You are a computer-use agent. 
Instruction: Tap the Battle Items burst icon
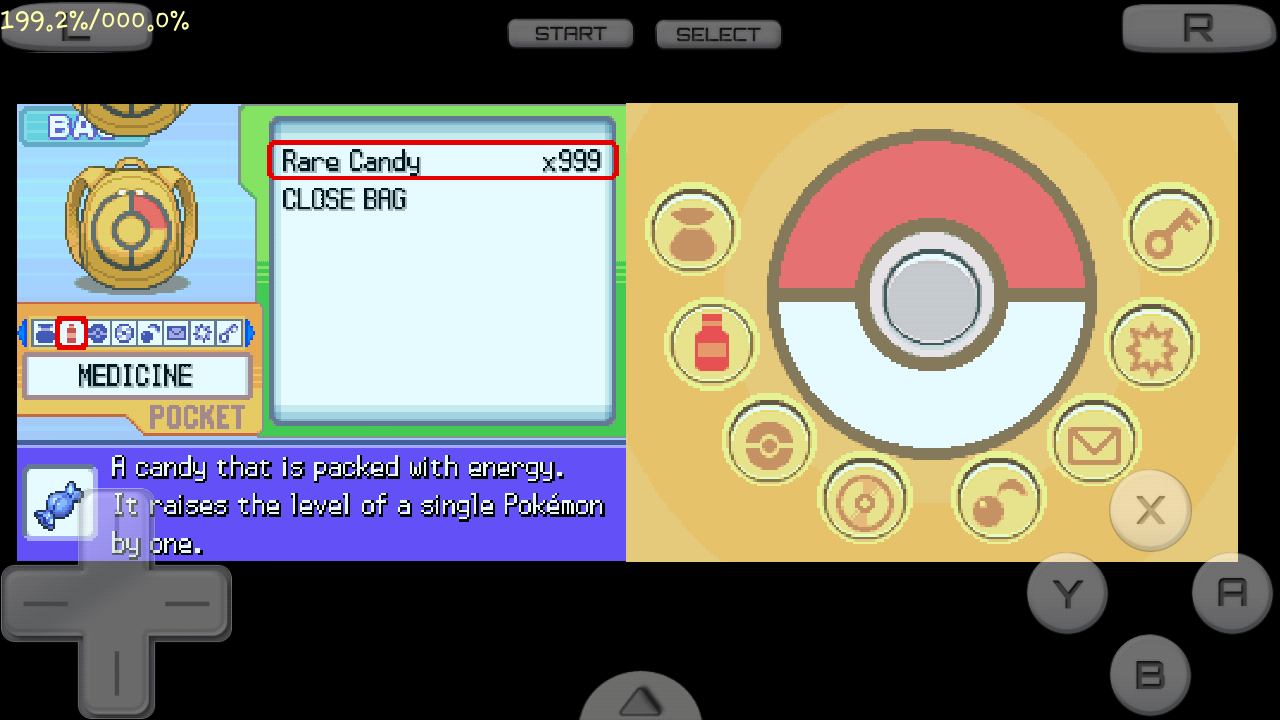pos(1150,344)
